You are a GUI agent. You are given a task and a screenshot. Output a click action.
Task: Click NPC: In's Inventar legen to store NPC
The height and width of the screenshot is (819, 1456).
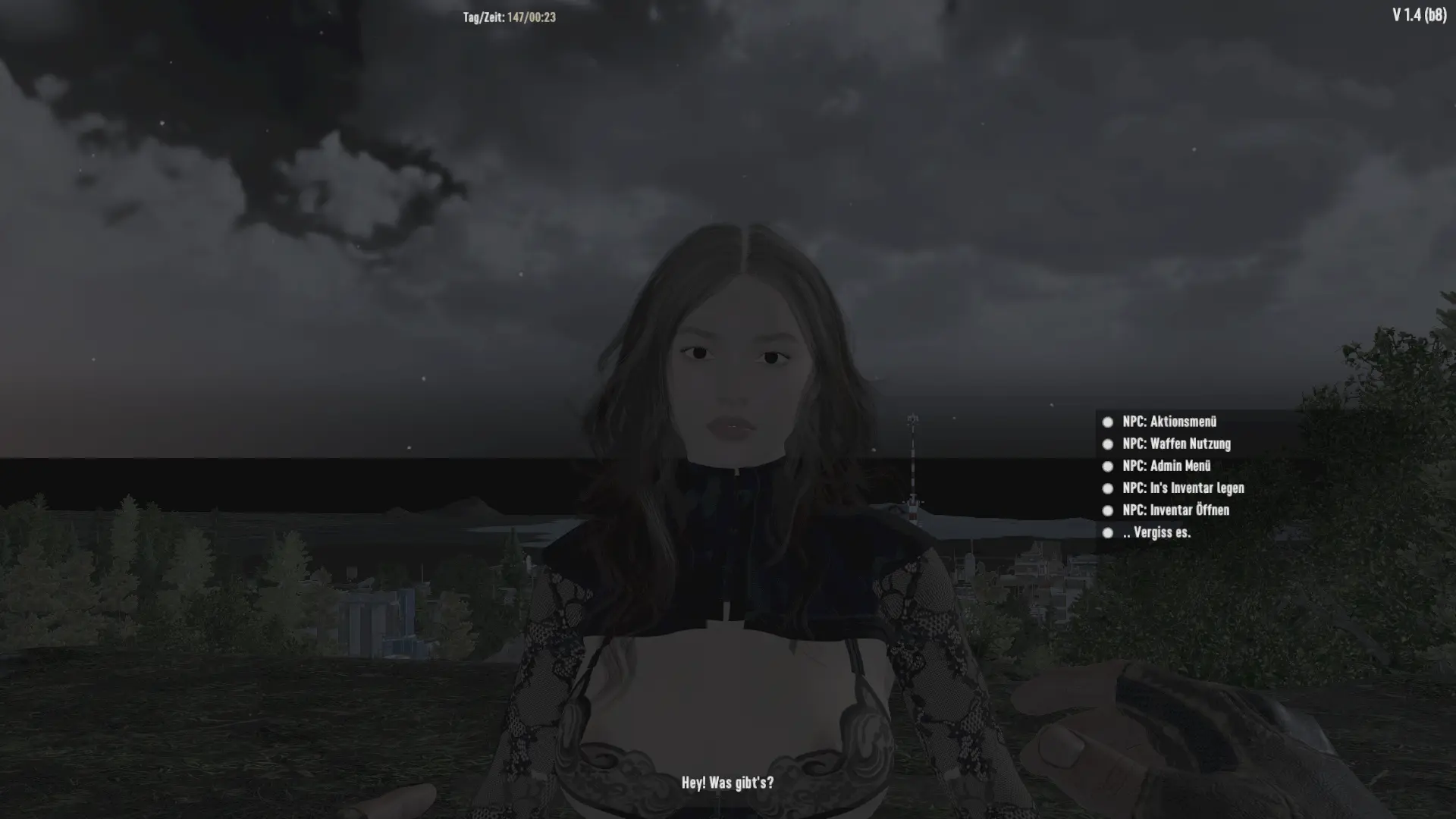[x=1183, y=488]
